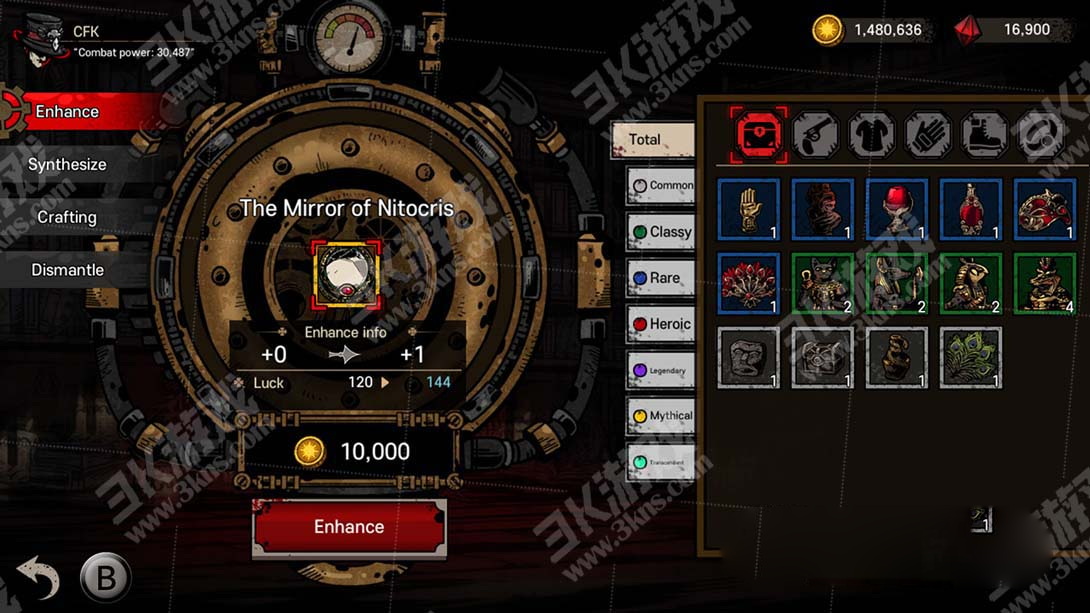Click the Mirror of Nitocris enhance slot
1090x613 pixels.
345,273
